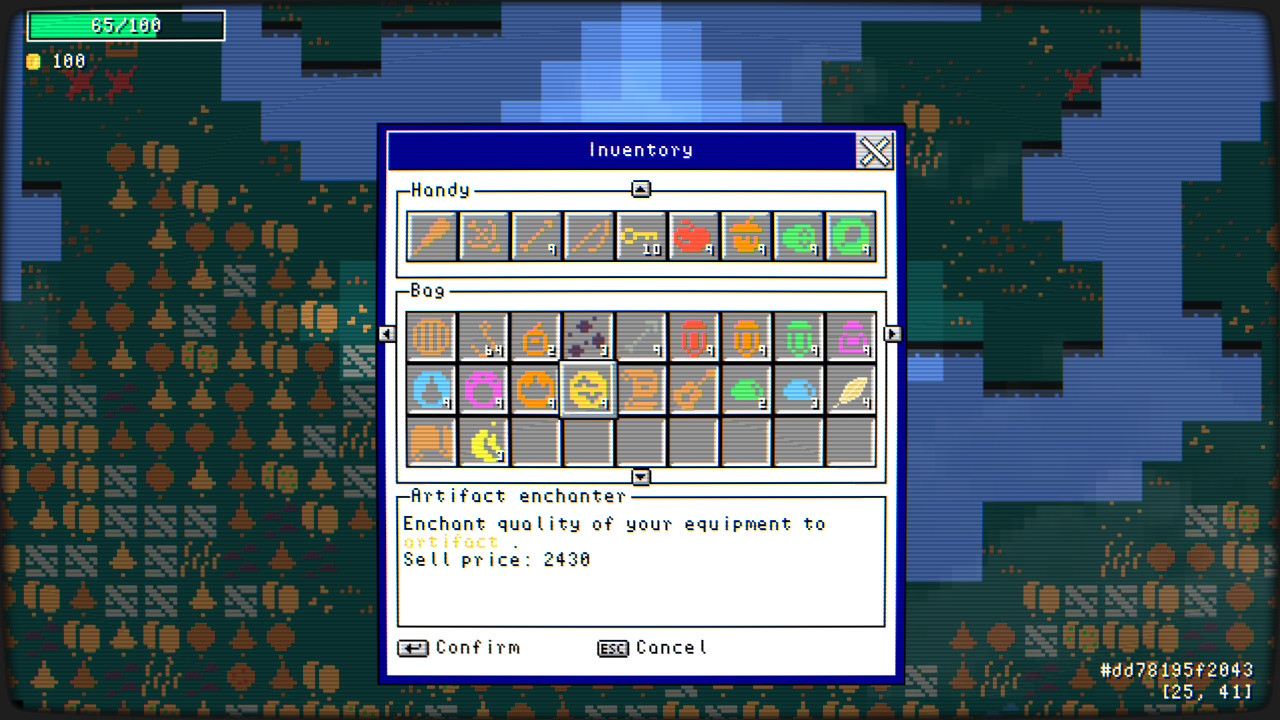The width and height of the screenshot is (1280, 720).
Task: Click the down arrow below the Bag grid
Action: click(x=641, y=477)
